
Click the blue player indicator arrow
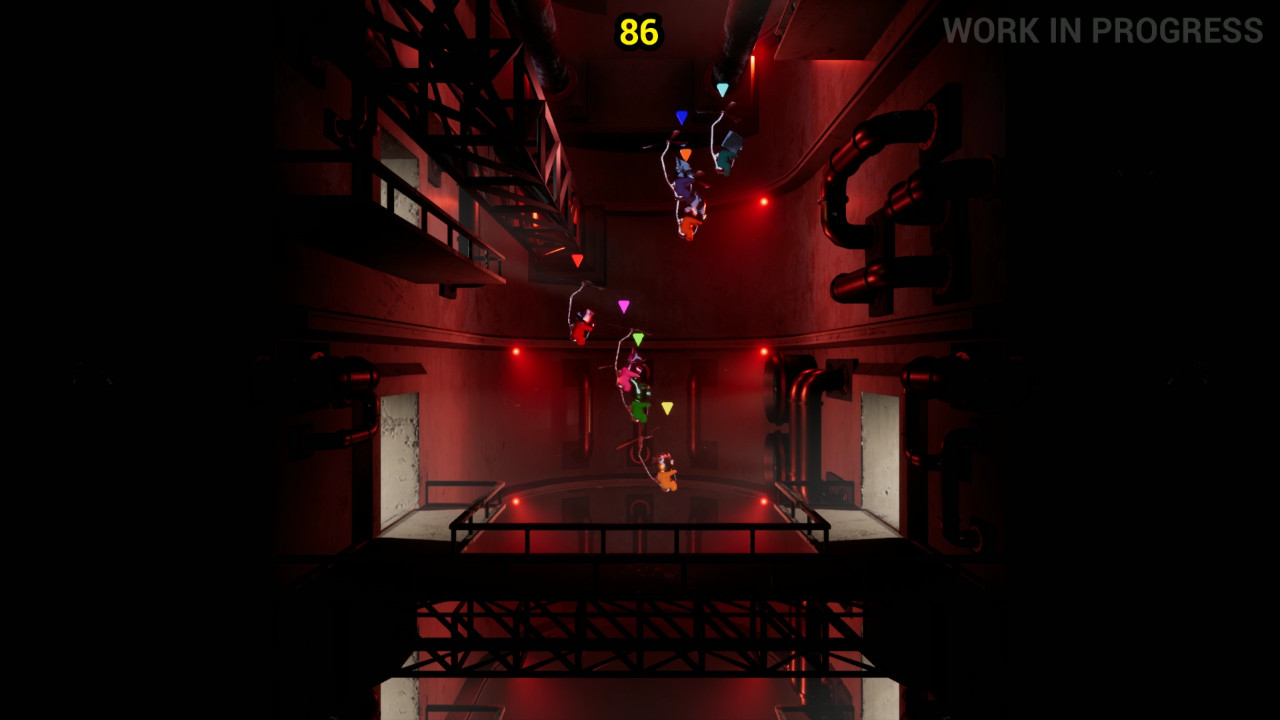(680, 116)
